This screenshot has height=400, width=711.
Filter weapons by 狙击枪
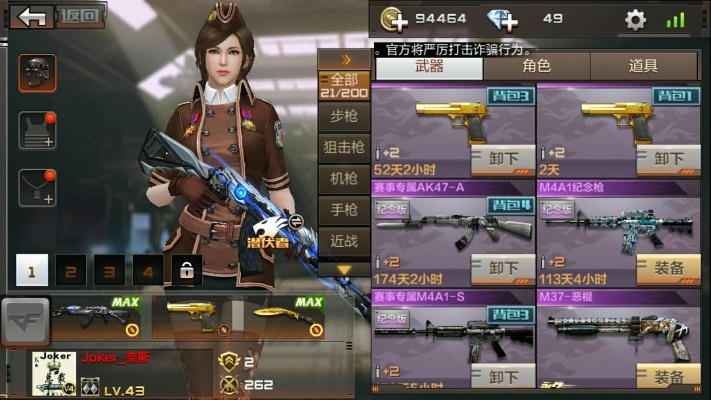[344, 147]
